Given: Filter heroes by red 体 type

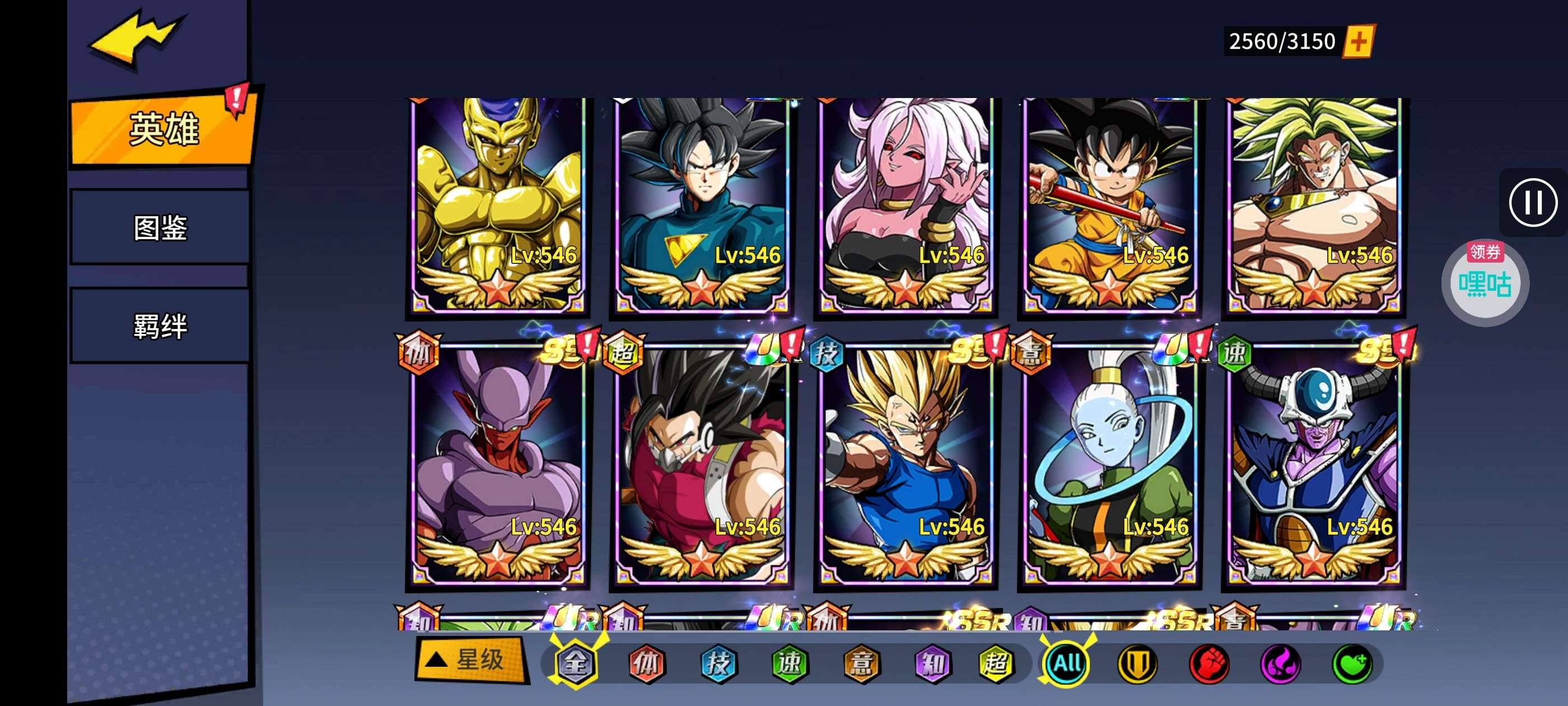Looking at the screenshot, I should 646,663.
